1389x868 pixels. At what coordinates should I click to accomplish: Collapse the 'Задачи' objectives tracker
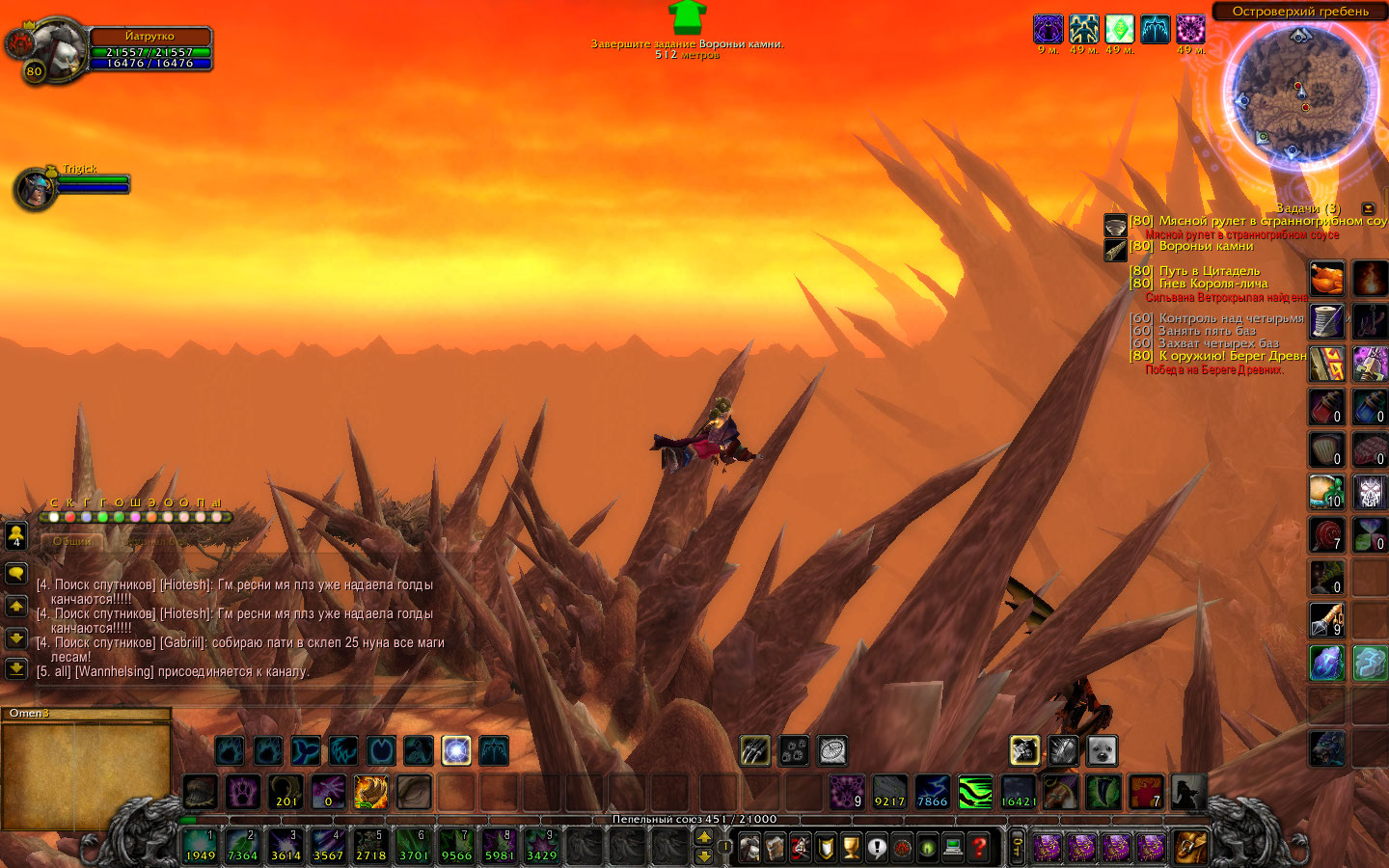point(1368,208)
